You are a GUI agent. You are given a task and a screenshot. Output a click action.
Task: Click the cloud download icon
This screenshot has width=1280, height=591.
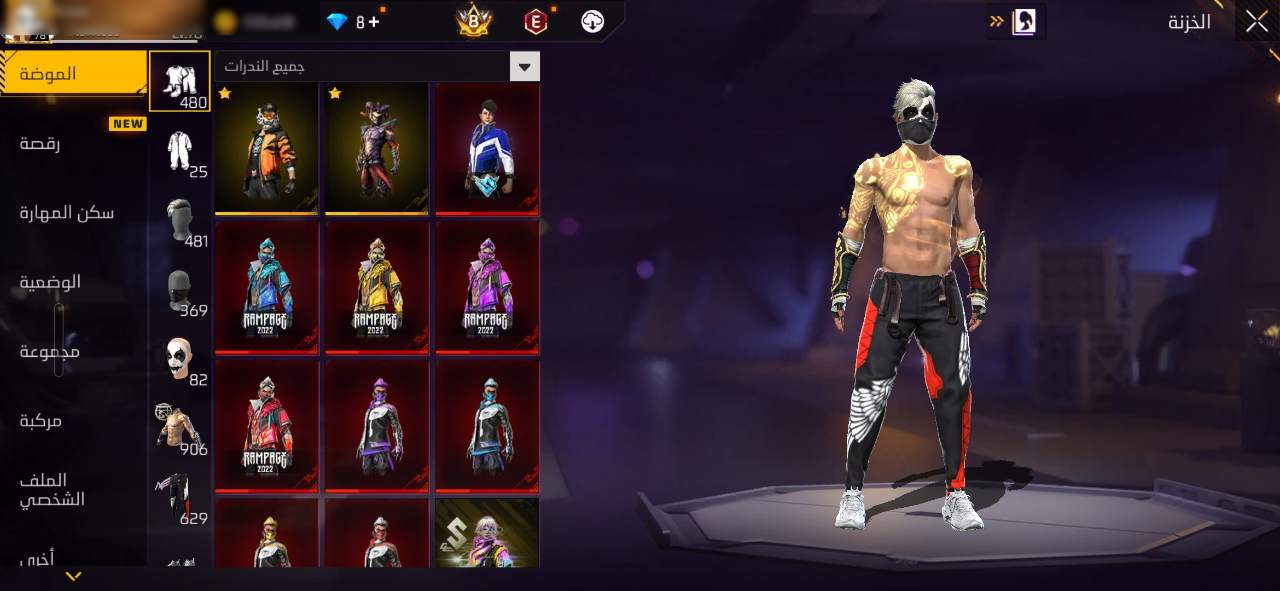(593, 21)
